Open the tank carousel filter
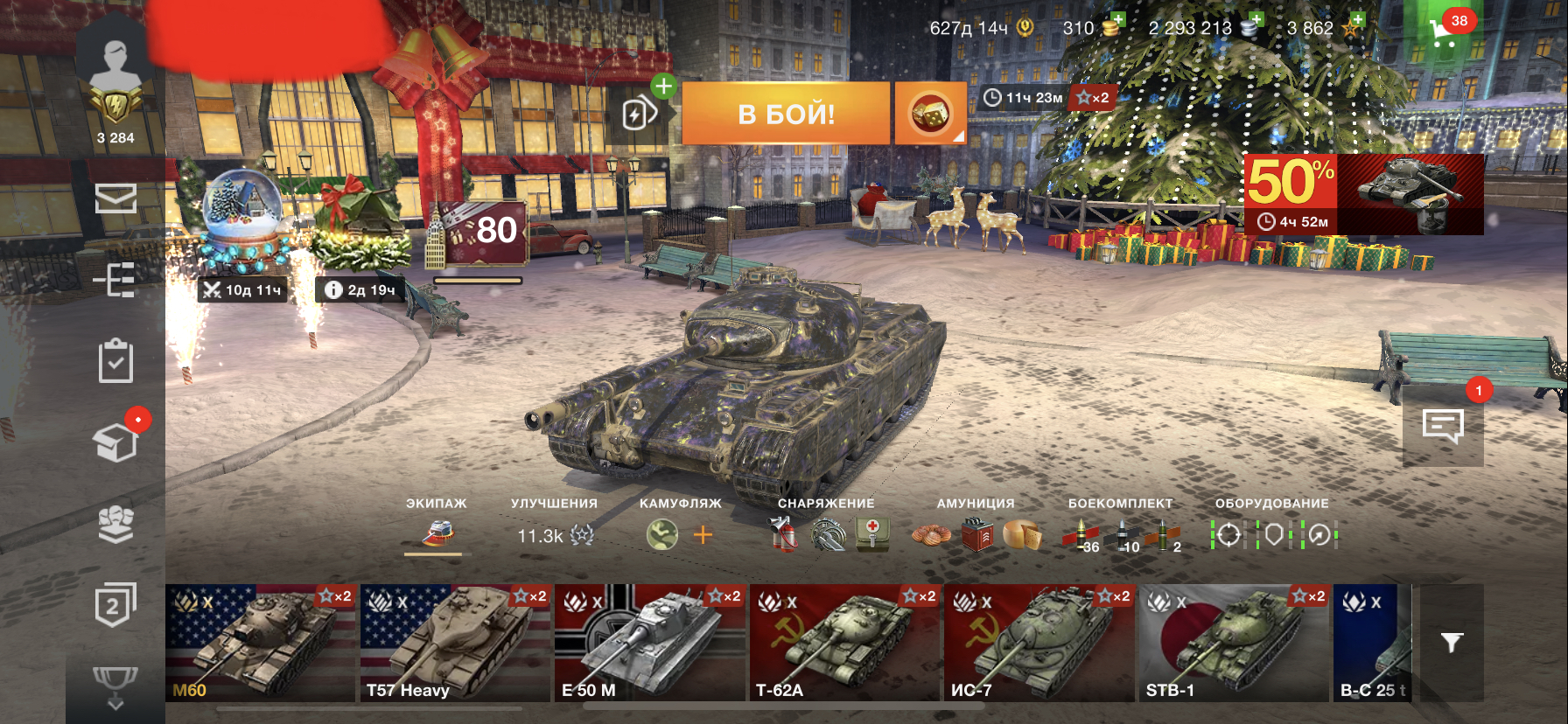This screenshot has height=724, width=1568. 1452,643
